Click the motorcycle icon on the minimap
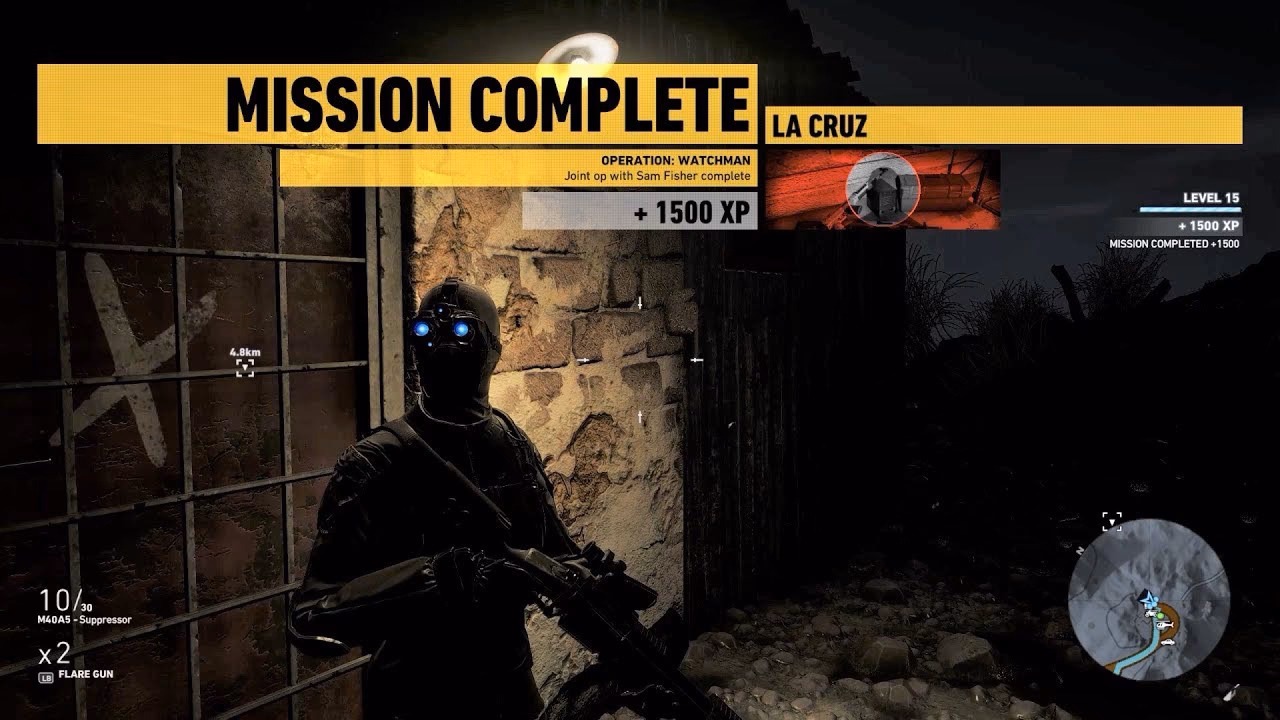1280x720 pixels. [1151, 612]
